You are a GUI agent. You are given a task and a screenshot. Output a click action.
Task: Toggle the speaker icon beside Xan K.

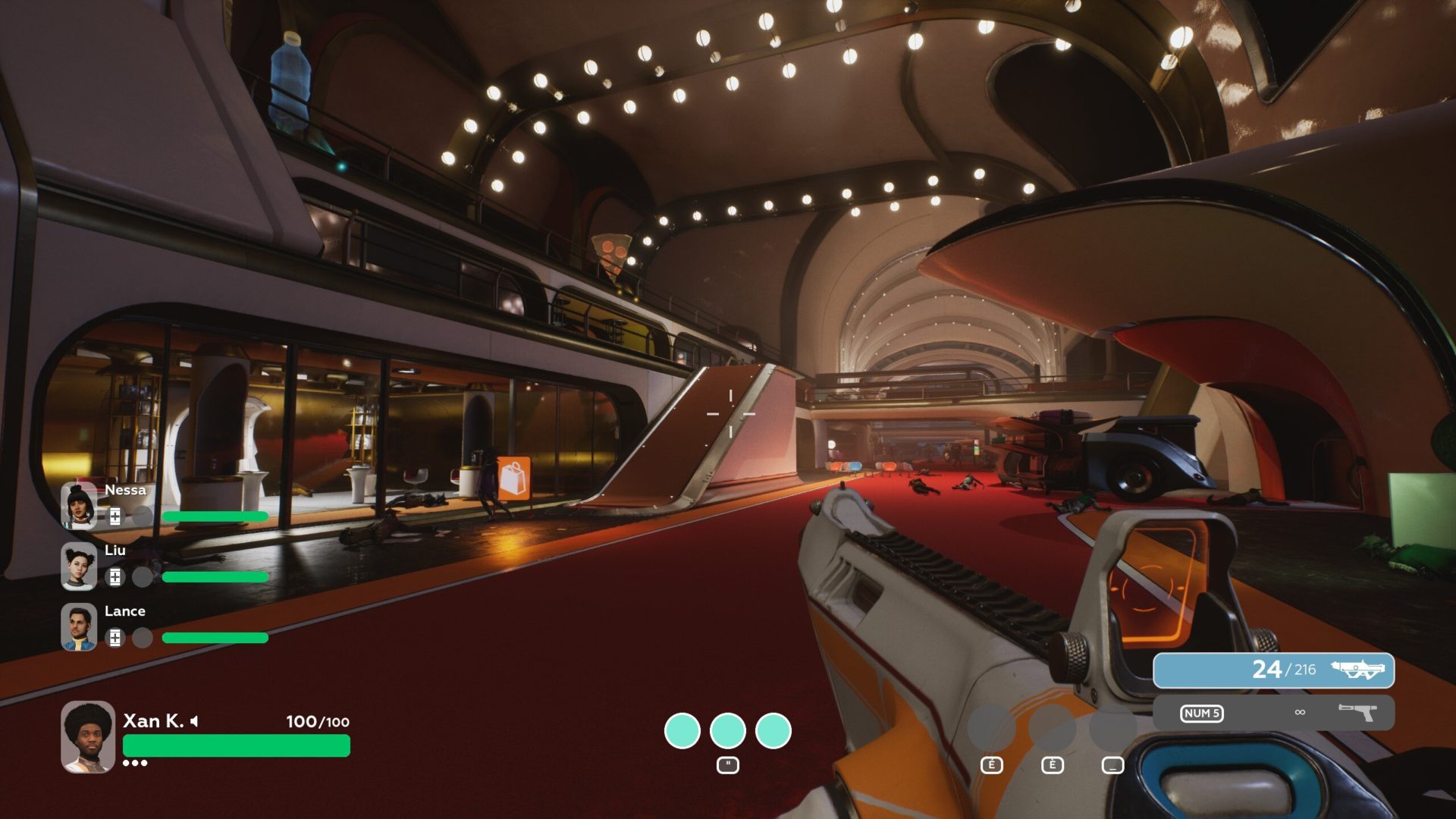(195, 721)
